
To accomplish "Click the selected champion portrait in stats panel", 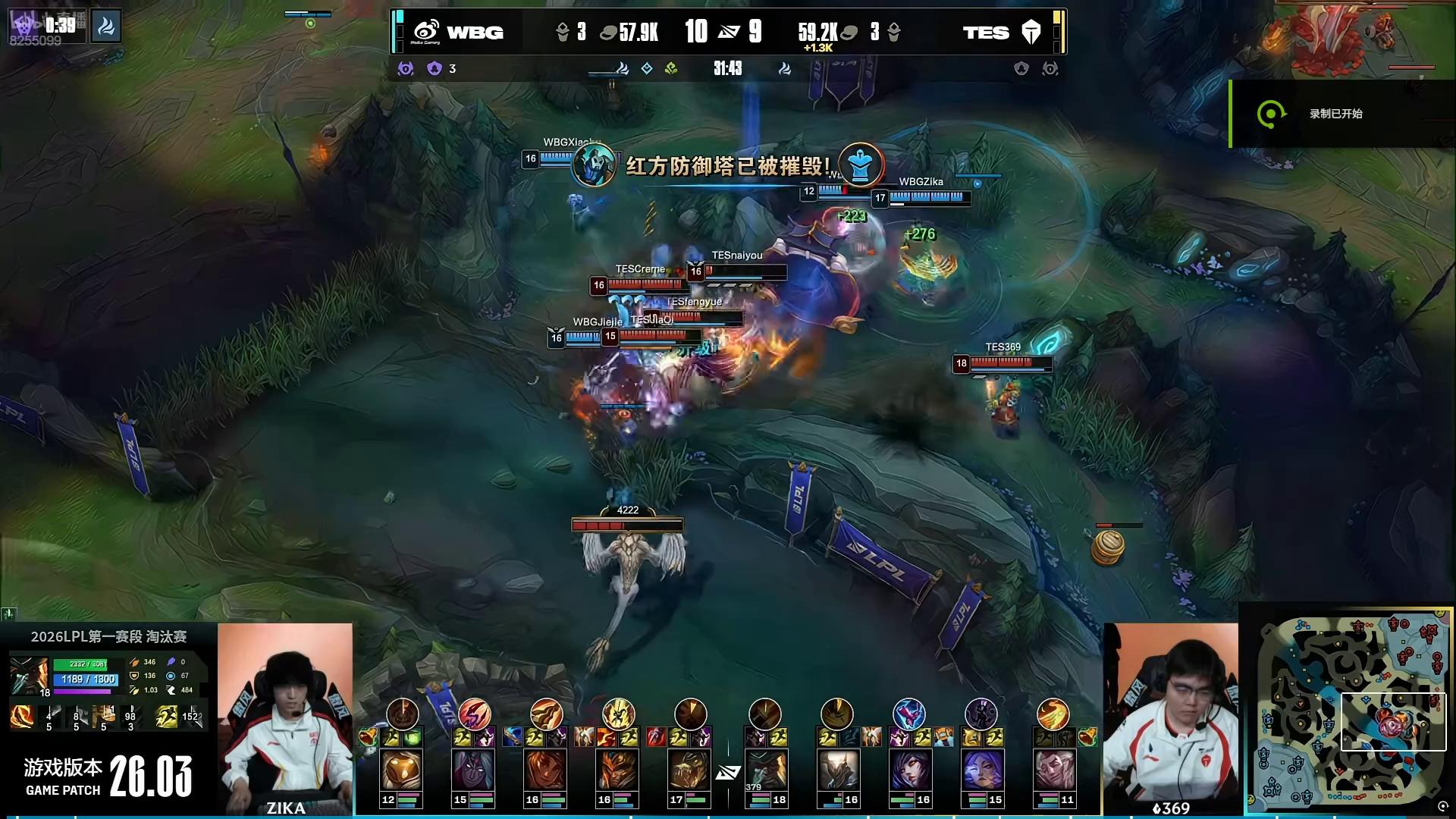I will (29, 676).
